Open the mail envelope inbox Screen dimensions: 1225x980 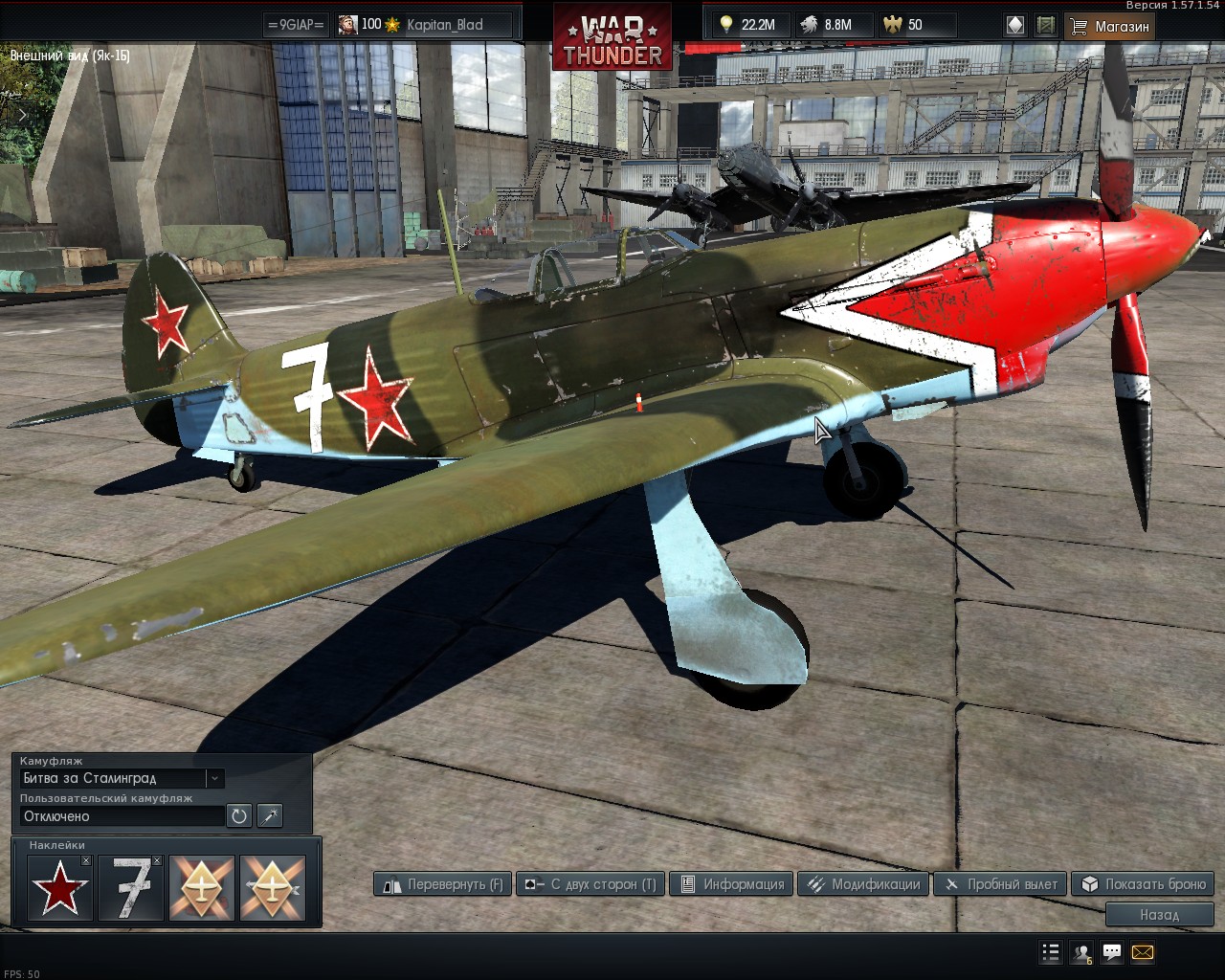pos(1143,952)
